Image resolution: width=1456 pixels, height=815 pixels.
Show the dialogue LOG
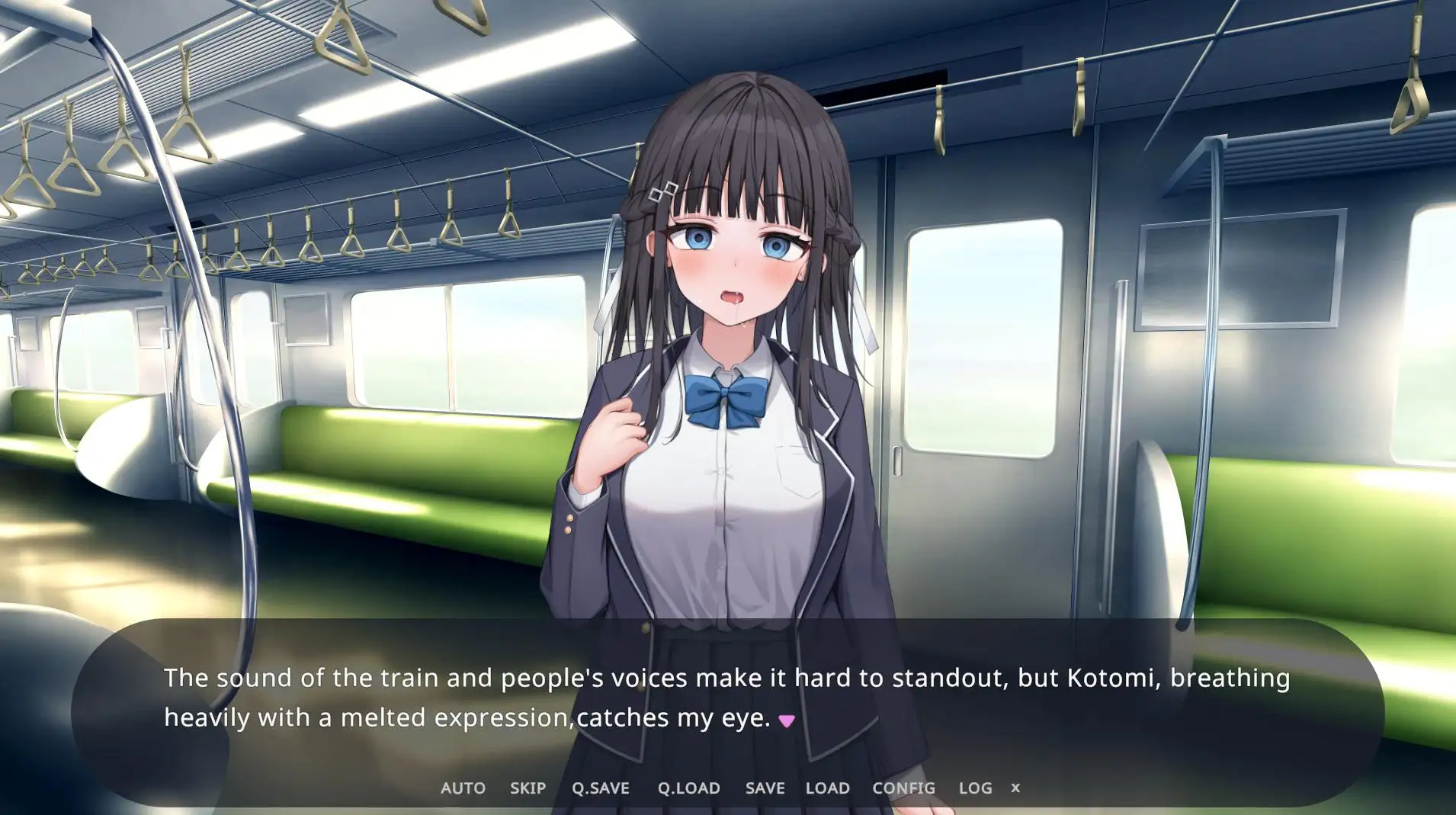click(x=975, y=788)
